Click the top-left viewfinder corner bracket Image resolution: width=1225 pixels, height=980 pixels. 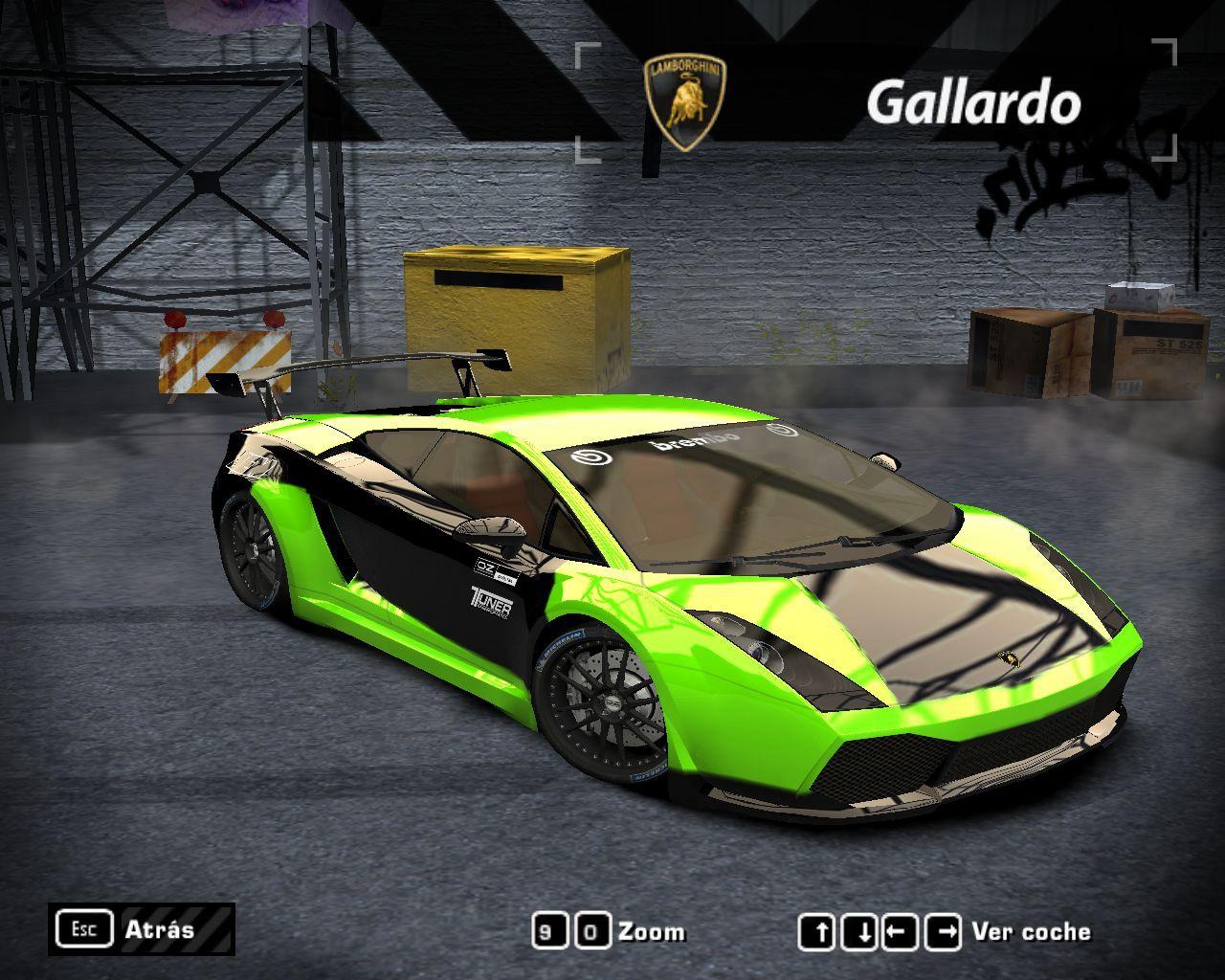[585, 53]
